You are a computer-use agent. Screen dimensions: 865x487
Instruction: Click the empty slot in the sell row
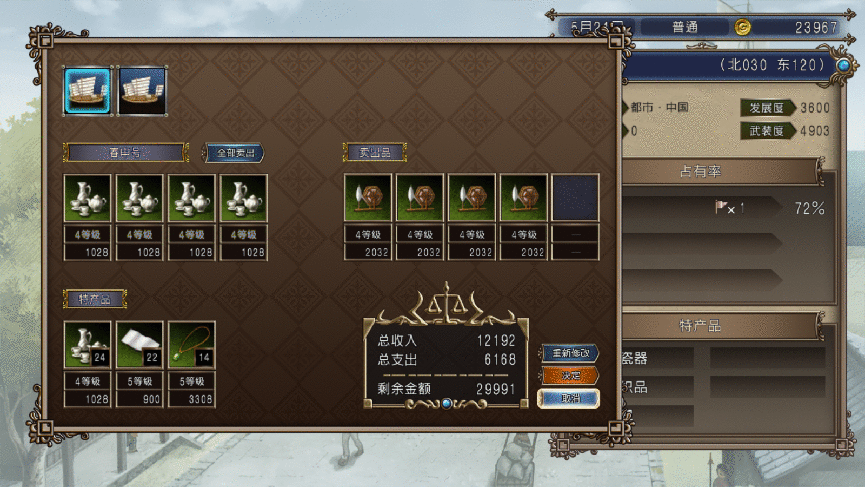575,198
